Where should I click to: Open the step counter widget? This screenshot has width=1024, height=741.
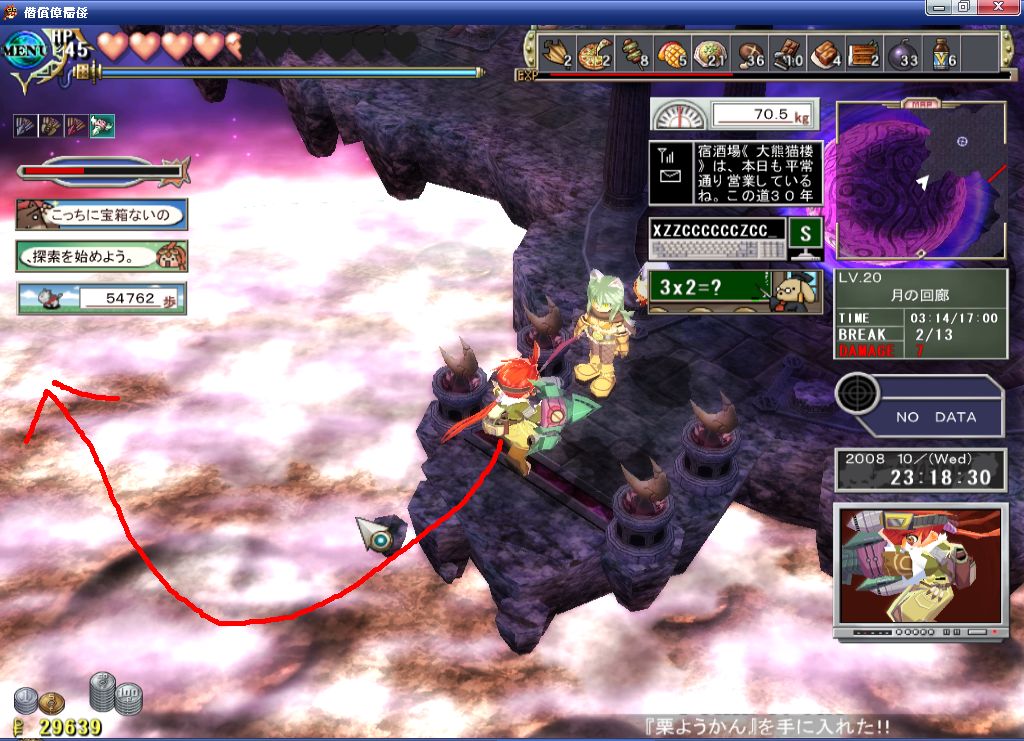click(101, 298)
